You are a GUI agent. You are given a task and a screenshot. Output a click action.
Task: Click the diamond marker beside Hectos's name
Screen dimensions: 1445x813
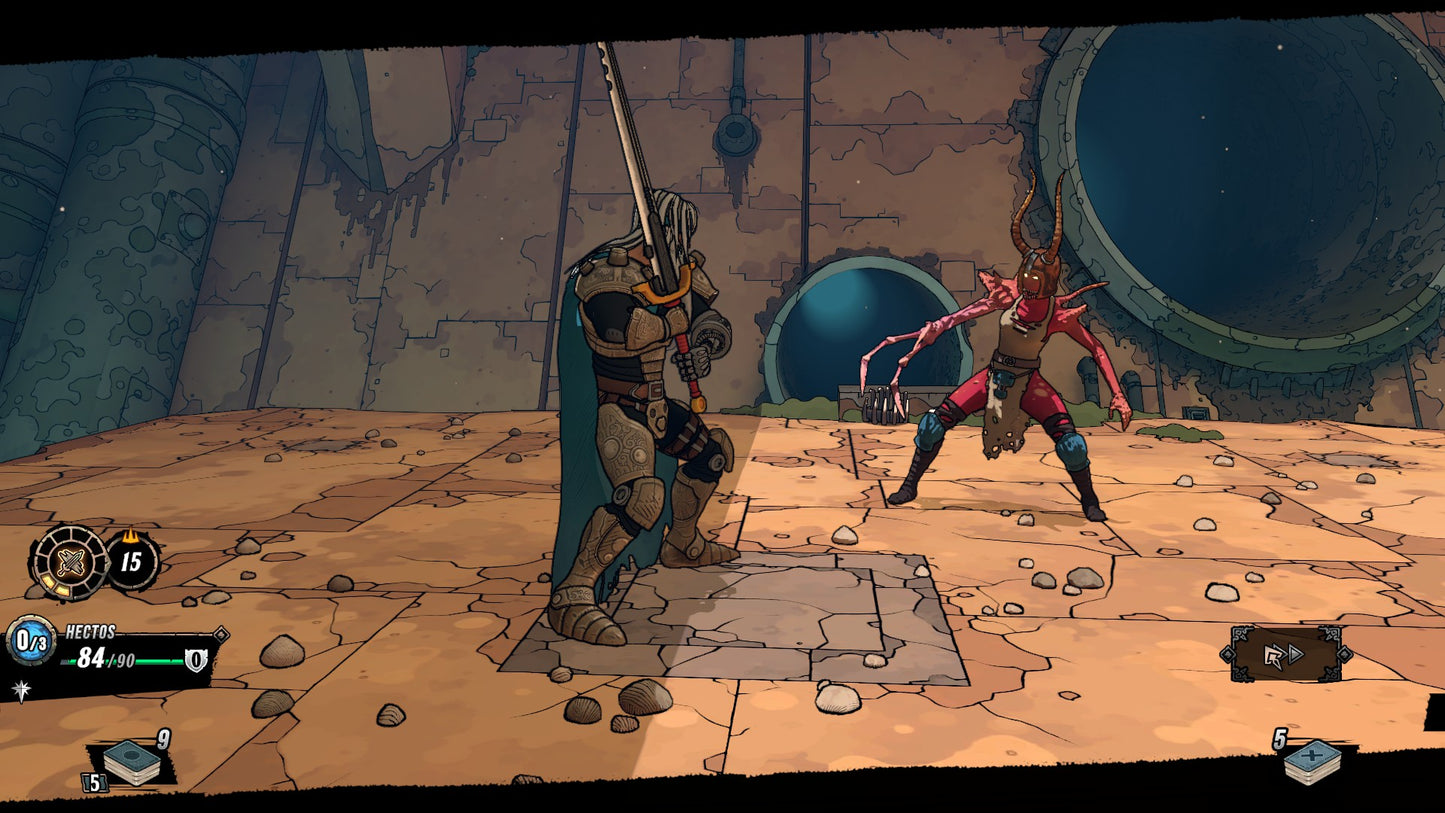(220, 634)
